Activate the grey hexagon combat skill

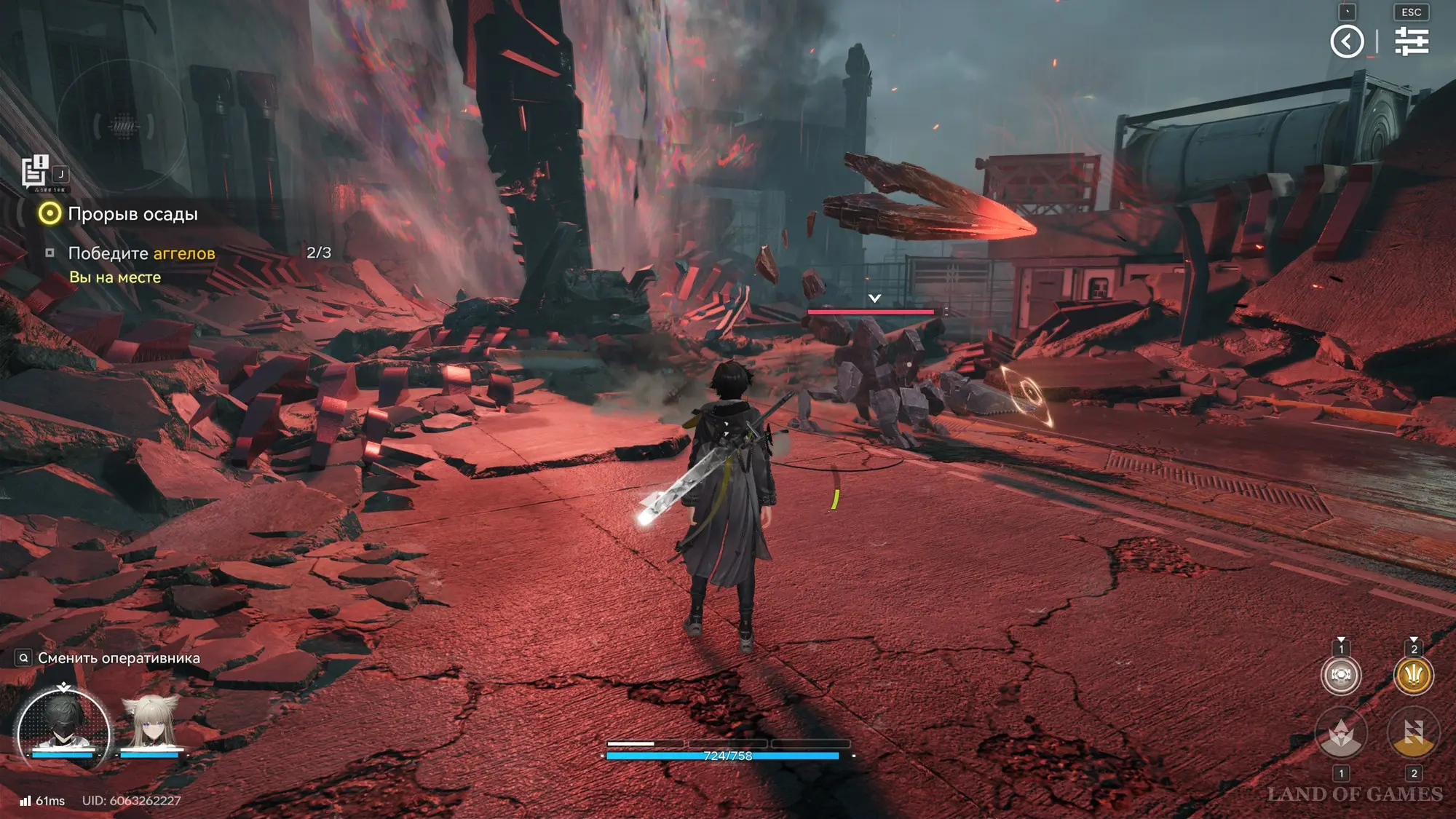pos(1341,675)
